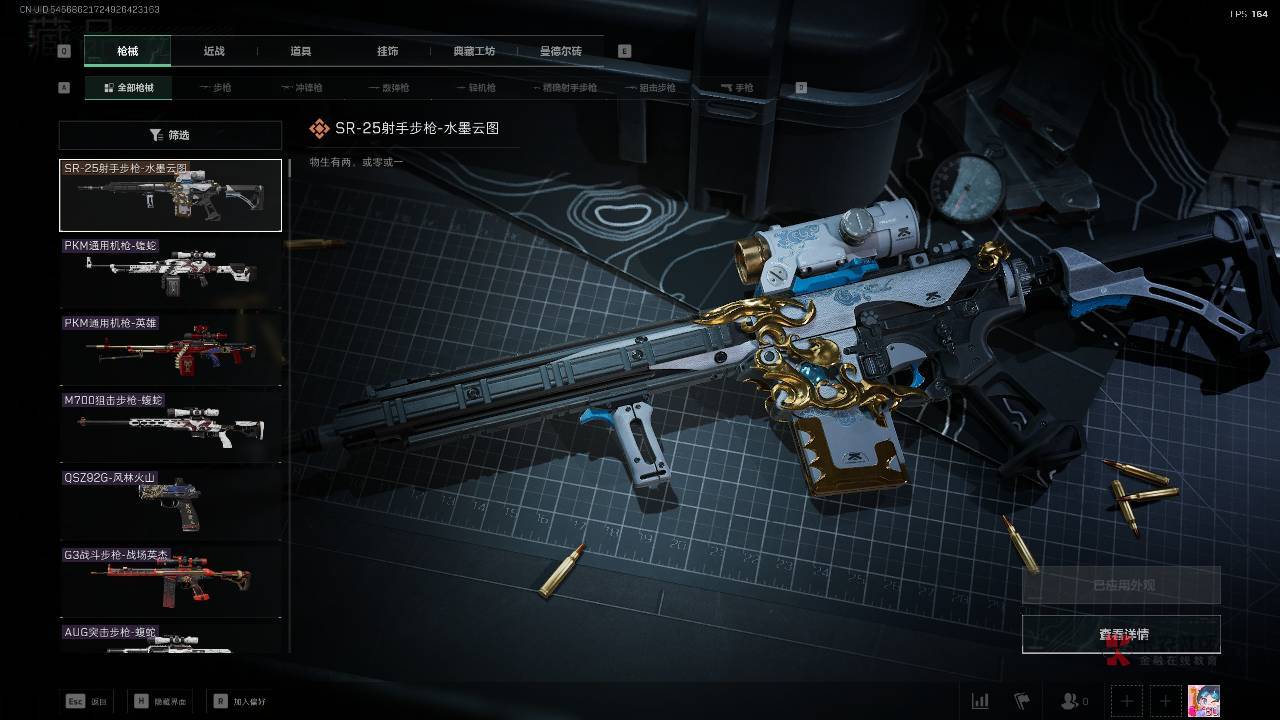This screenshot has height=720, width=1280.
Task: Select the SR-25射手步枪-水墨云图 skin
Action: point(170,195)
